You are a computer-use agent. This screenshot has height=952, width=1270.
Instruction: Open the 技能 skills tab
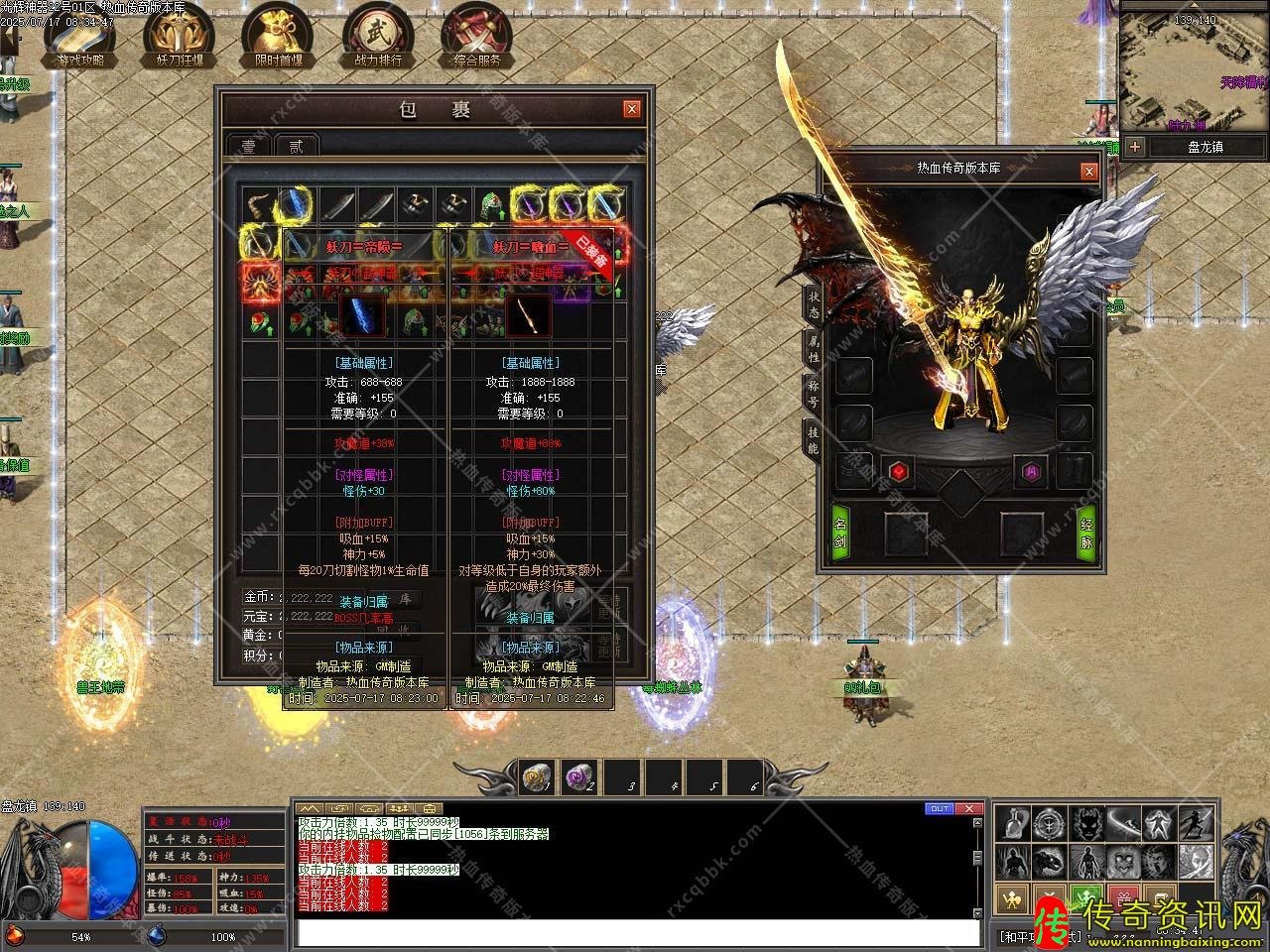pos(813,439)
